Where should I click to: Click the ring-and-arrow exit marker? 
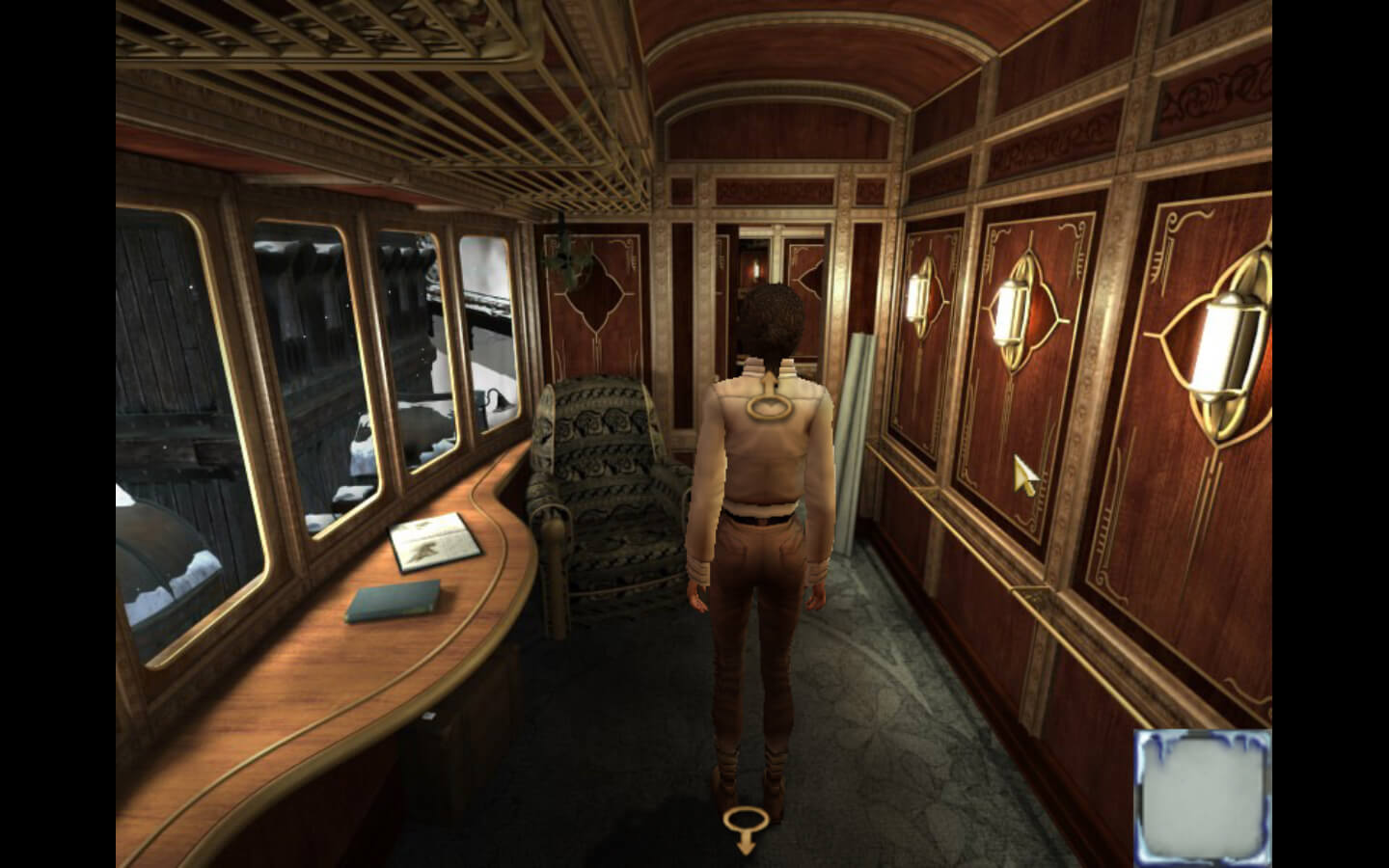(x=746, y=827)
